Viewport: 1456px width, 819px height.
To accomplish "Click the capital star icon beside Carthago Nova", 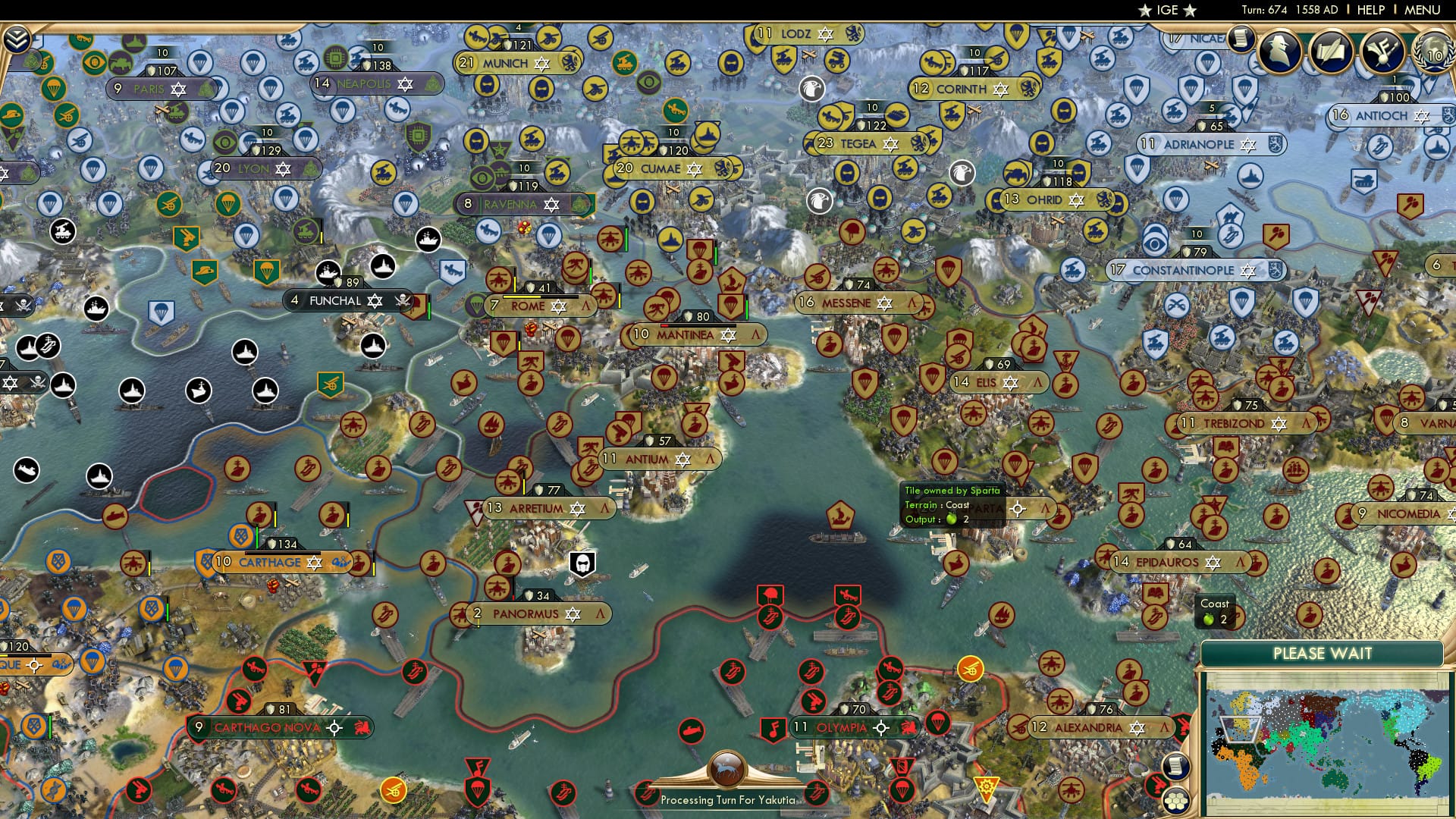I will pos(334,728).
